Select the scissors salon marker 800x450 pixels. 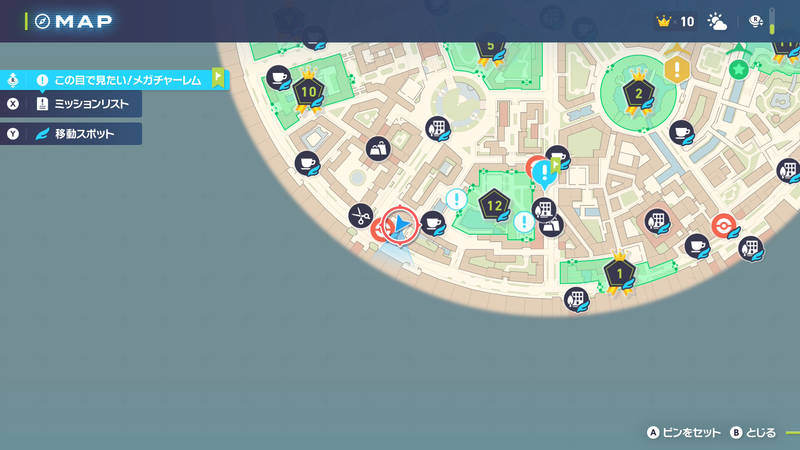click(360, 214)
